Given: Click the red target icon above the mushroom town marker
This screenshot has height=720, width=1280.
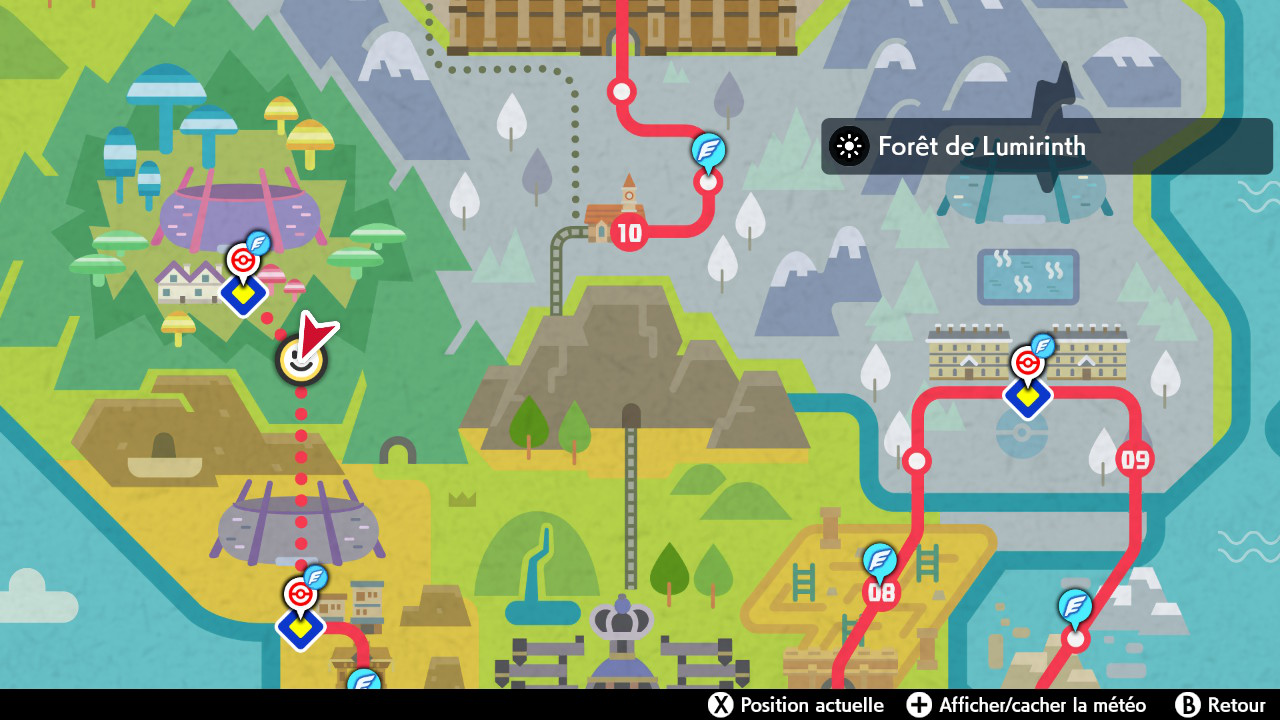Looking at the screenshot, I should point(241,260).
